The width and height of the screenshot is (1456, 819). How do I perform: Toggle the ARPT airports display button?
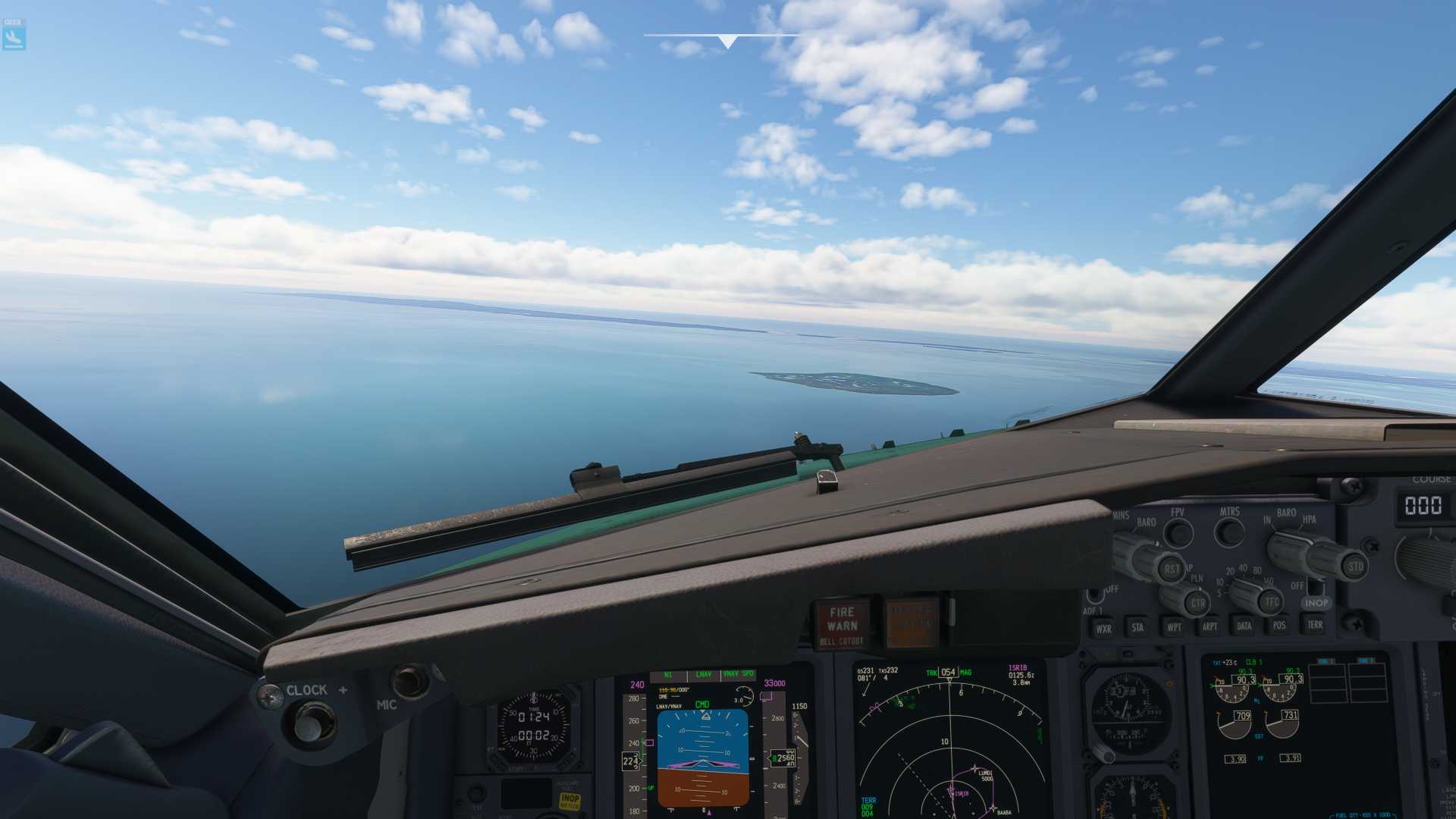1210,626
